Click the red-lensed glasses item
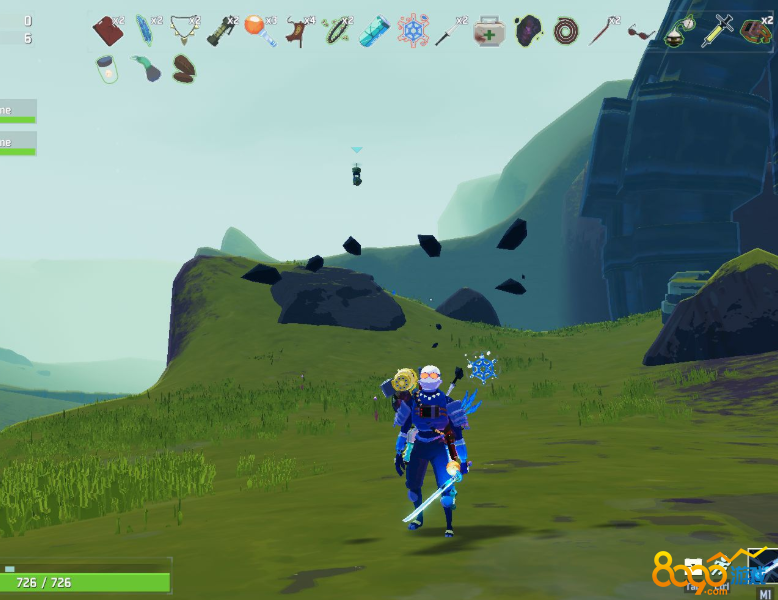This screenshot has width=778, height=600. click(x=641, y=31)
